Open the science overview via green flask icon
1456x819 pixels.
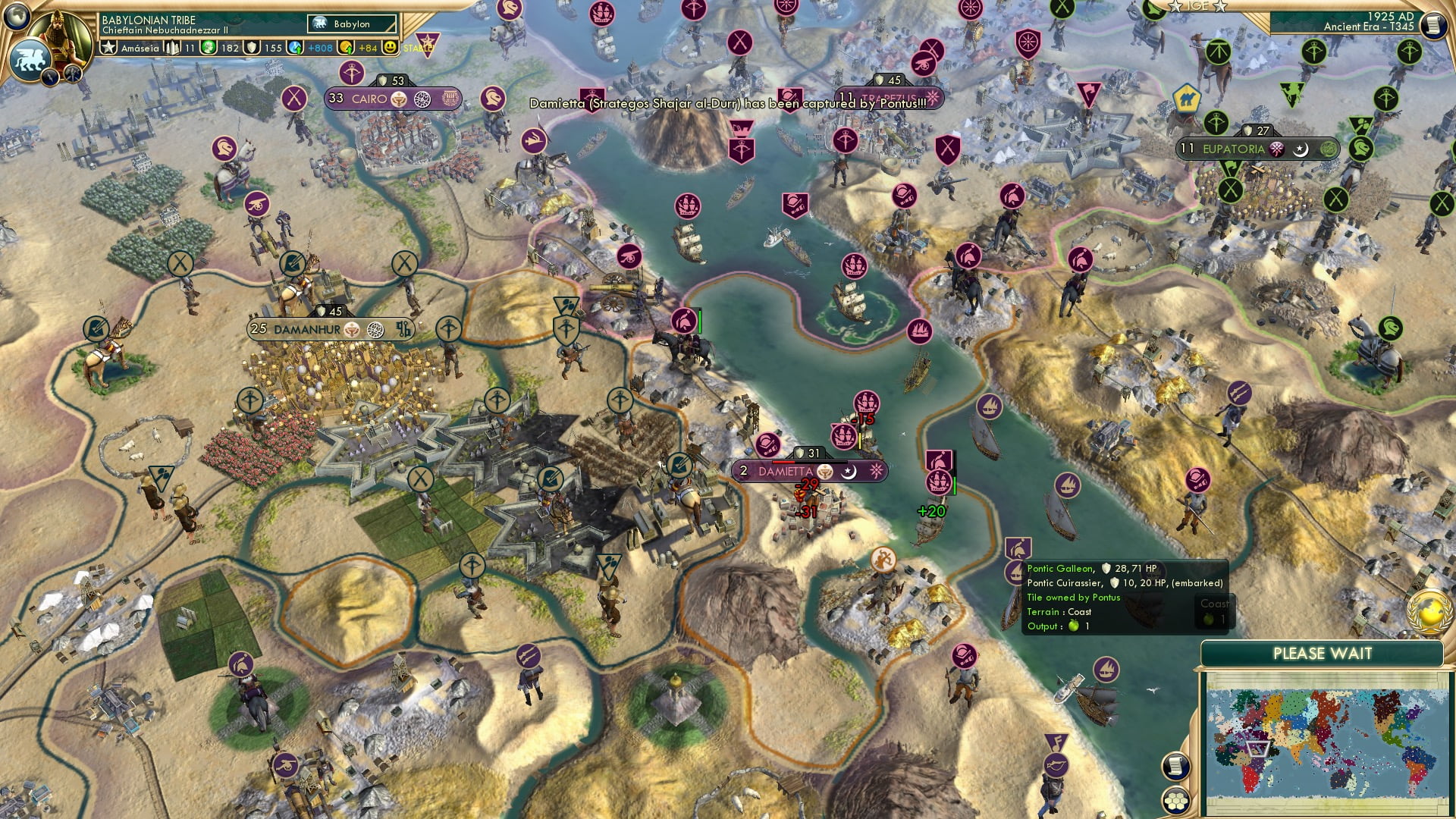207,47
